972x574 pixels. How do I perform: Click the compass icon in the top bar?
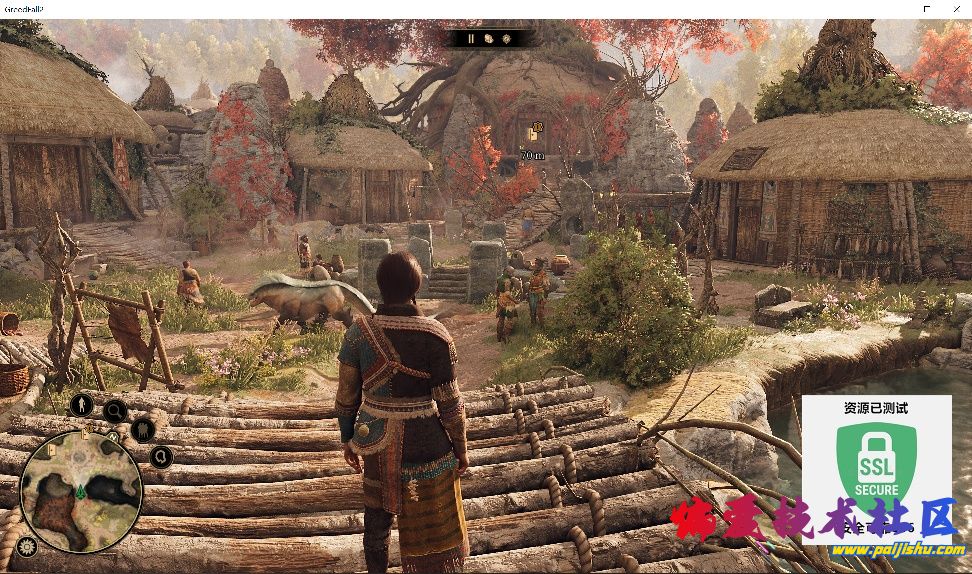(x=506, y=39)
